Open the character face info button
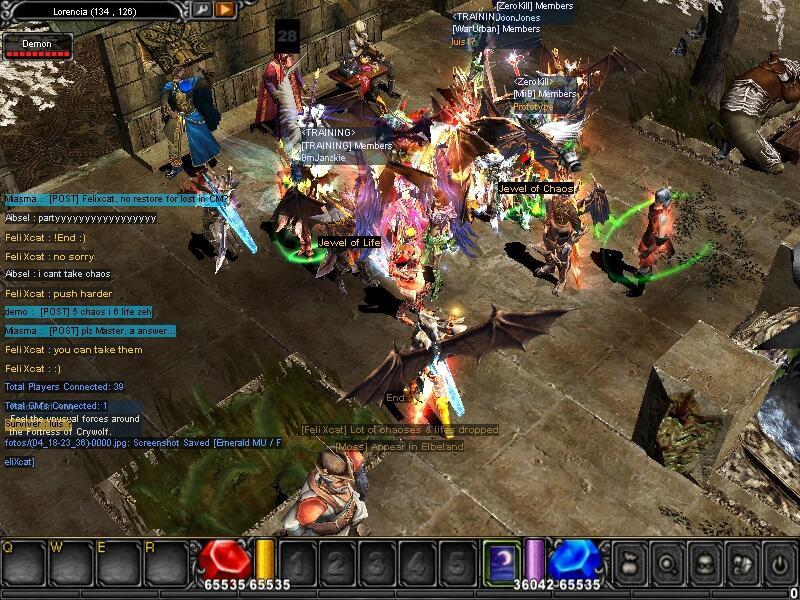This screenshot has height=600, width=800. click(x=705, y=561)
